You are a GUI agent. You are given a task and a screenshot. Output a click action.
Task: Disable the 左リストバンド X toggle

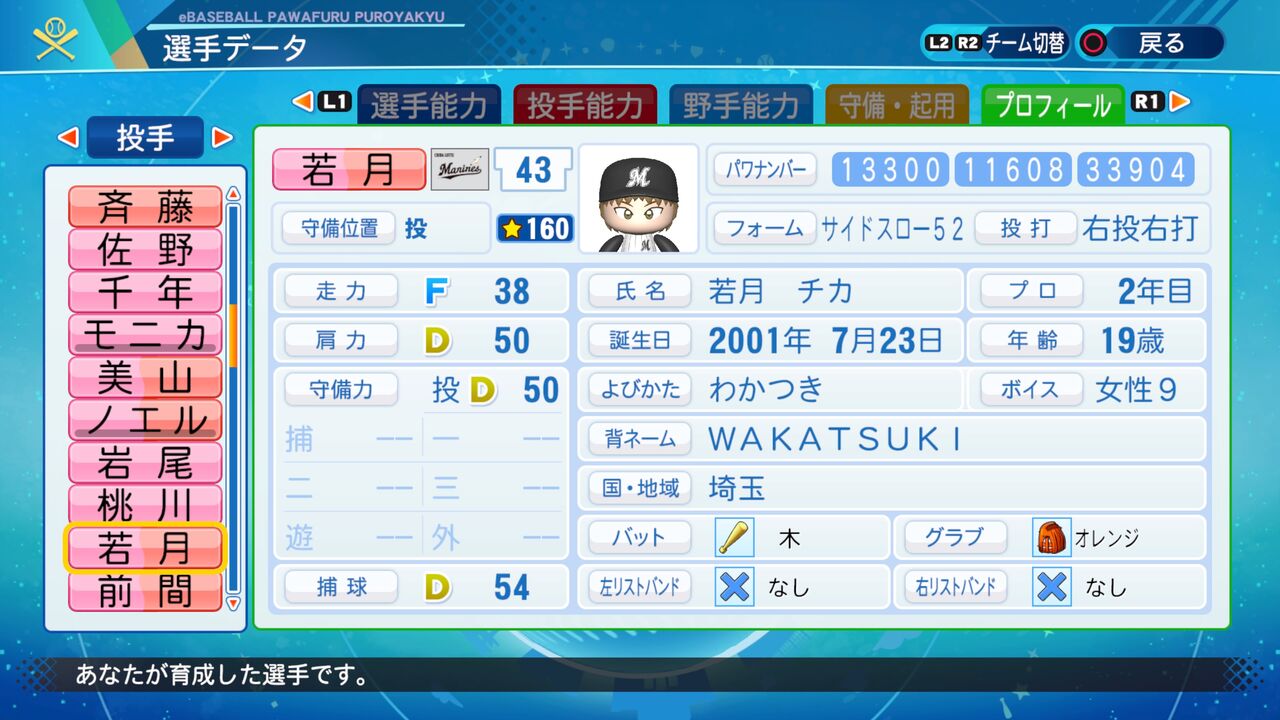click(733, 588)
